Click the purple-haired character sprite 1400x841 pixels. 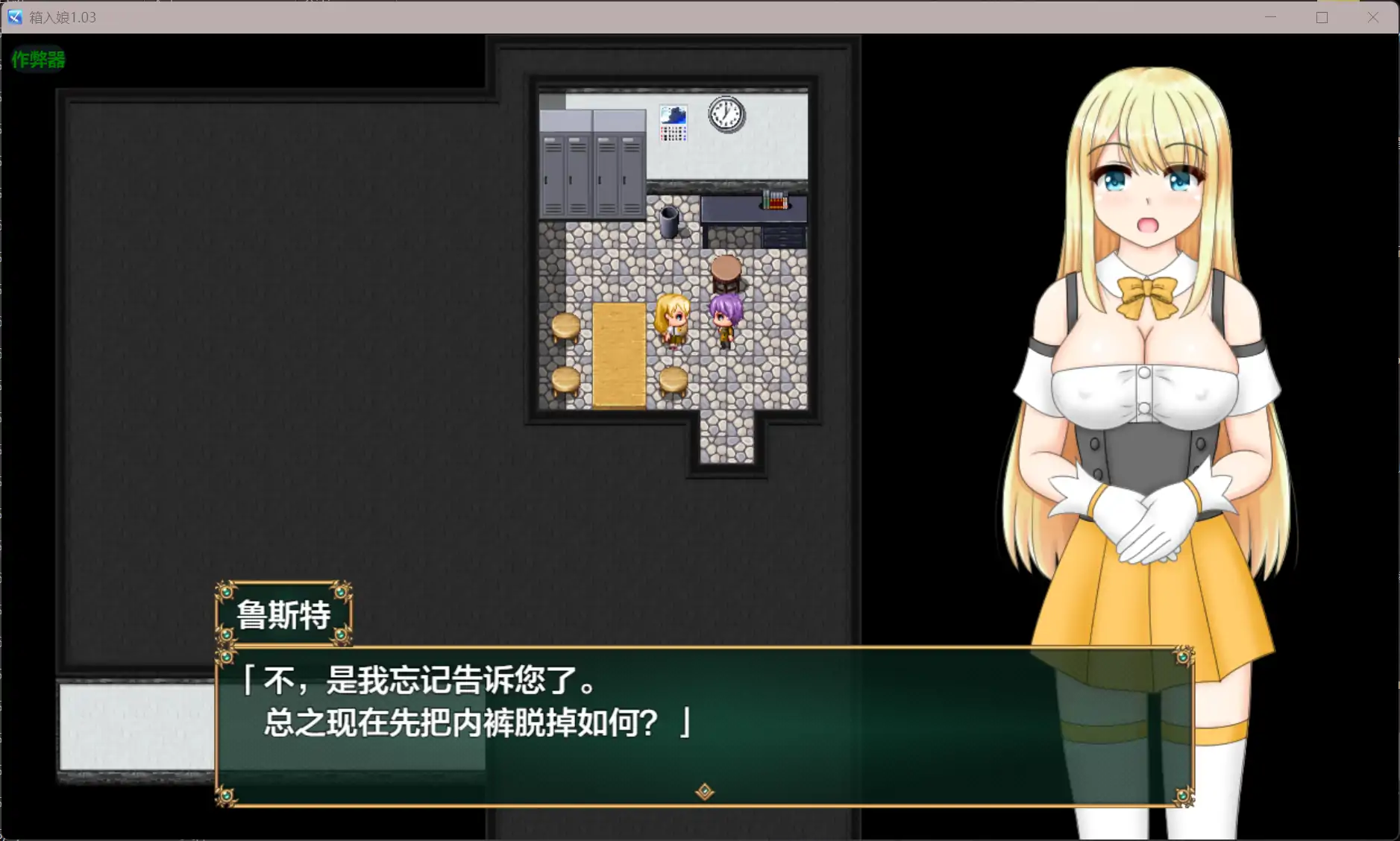tap(721, 321)
